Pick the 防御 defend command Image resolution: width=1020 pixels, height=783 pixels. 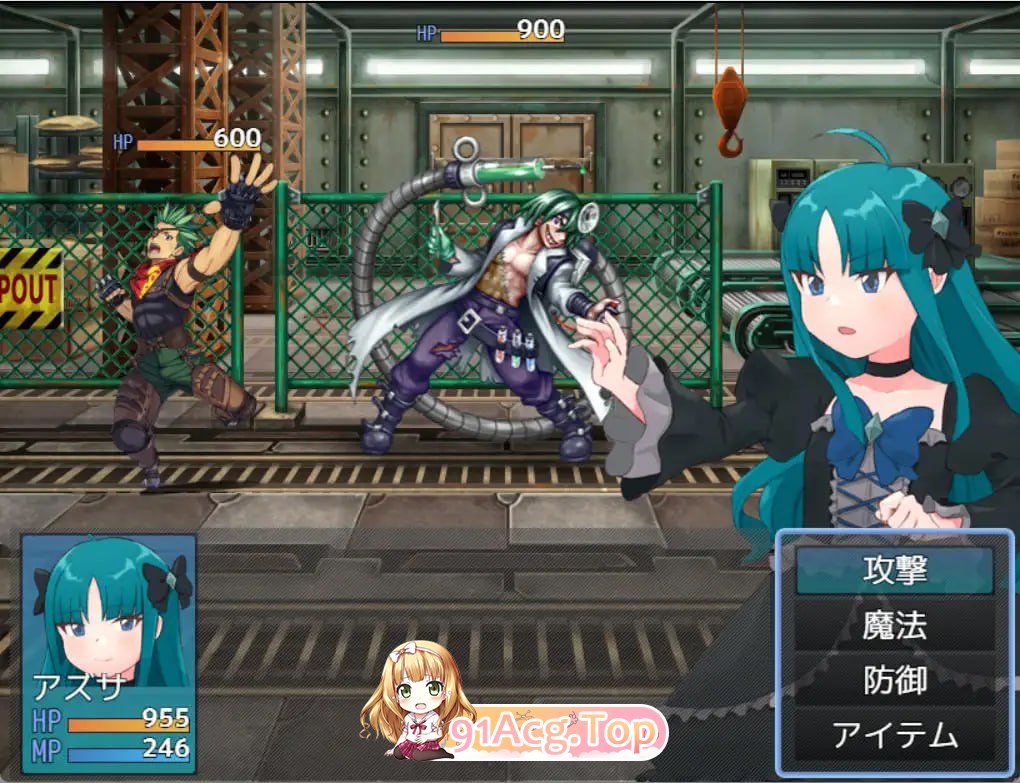(x=895, y=682)
